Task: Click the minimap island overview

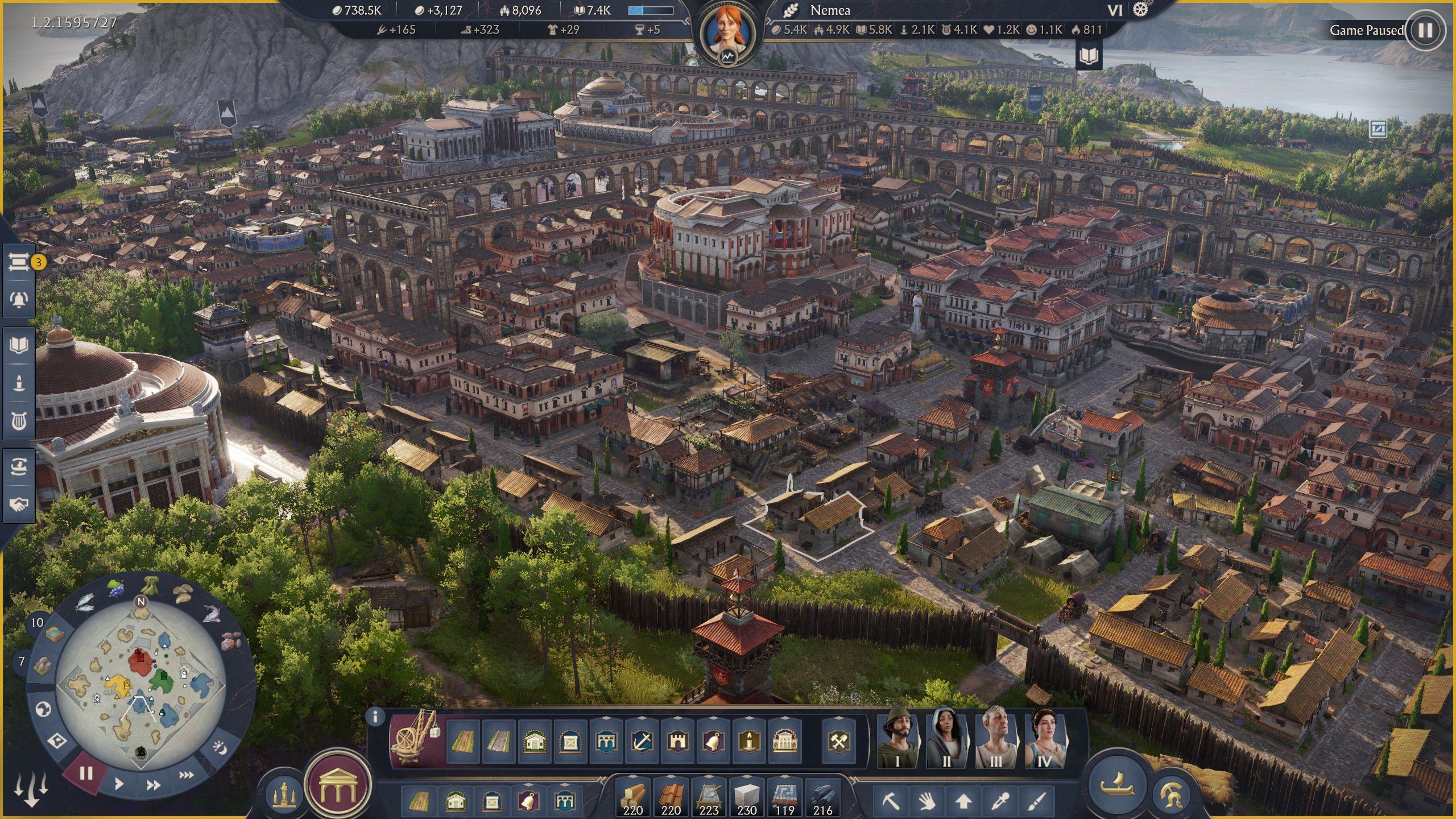Action: 140,682
